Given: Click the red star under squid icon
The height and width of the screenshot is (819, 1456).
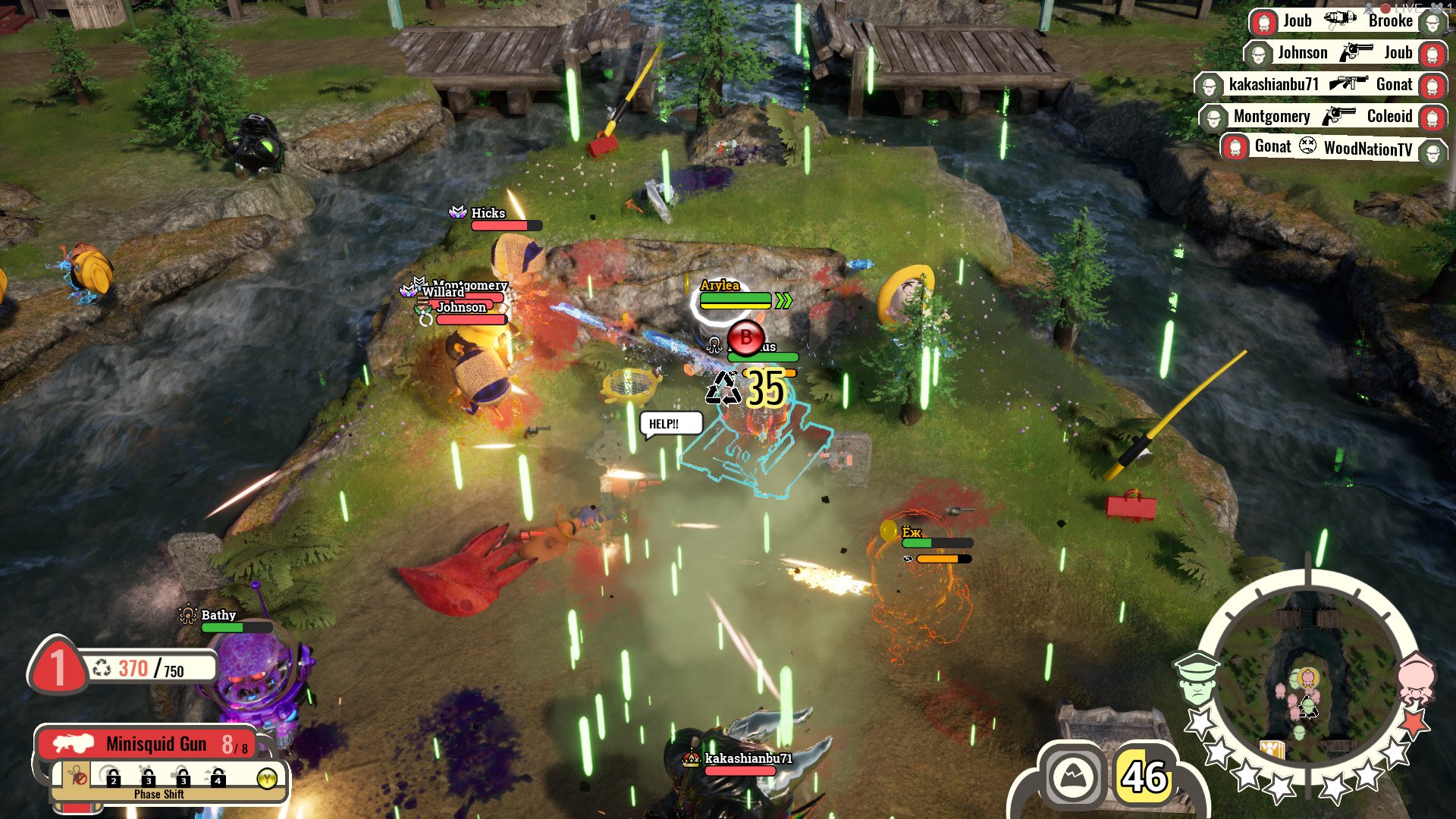Looking at the screenshot, I should (1413, 722).
